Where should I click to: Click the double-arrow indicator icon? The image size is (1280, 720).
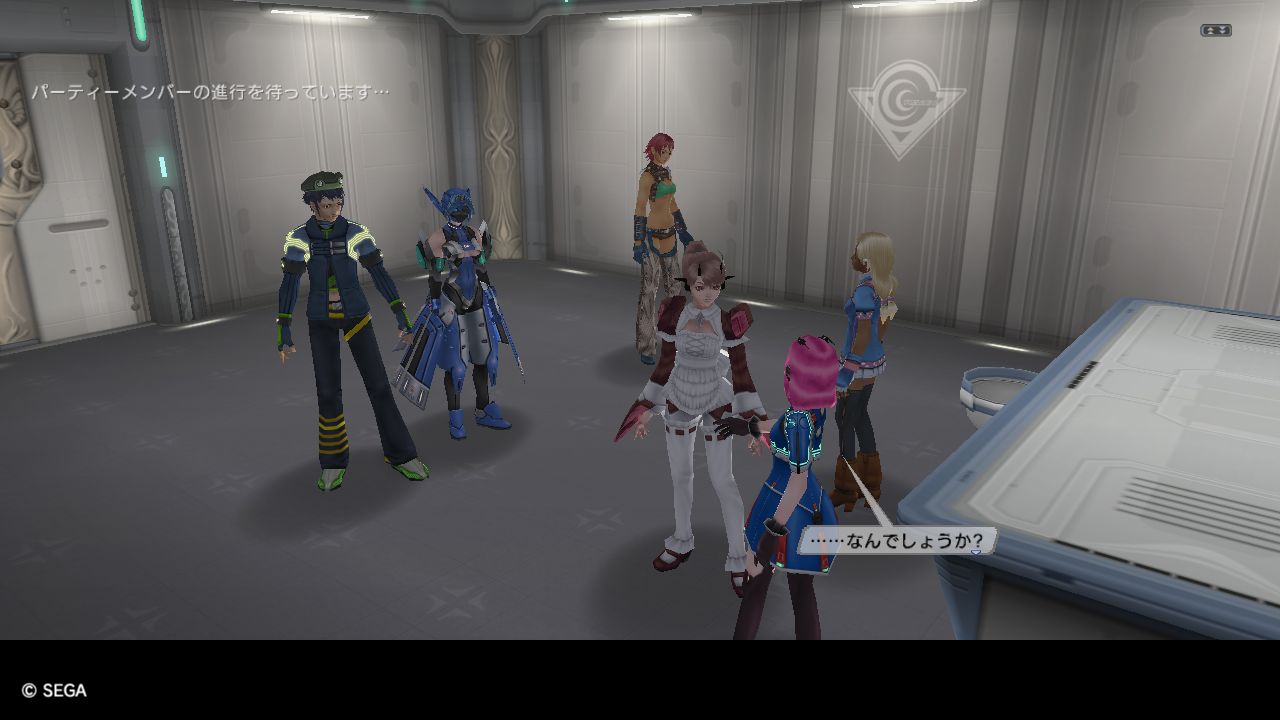[1215, 31]
